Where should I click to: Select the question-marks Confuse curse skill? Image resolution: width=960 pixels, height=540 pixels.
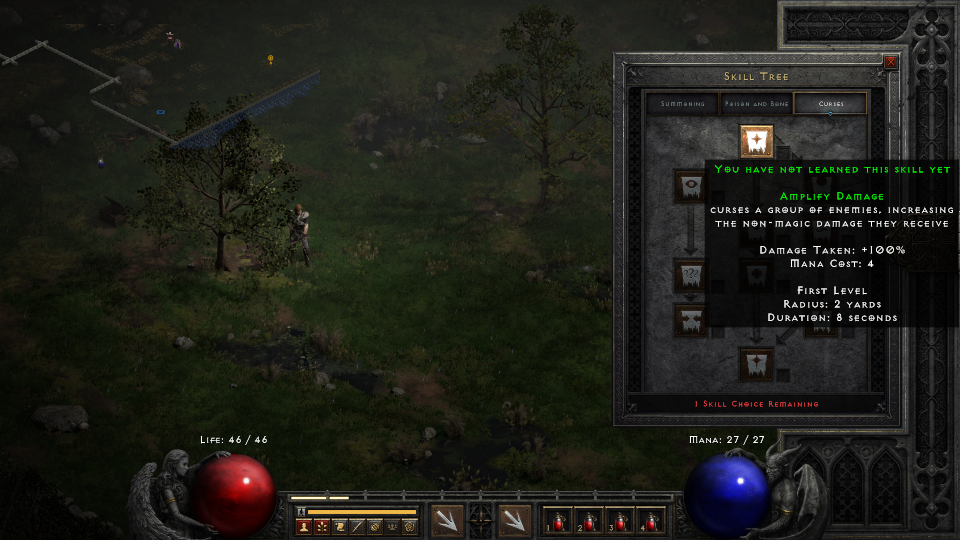pos(689,274)
